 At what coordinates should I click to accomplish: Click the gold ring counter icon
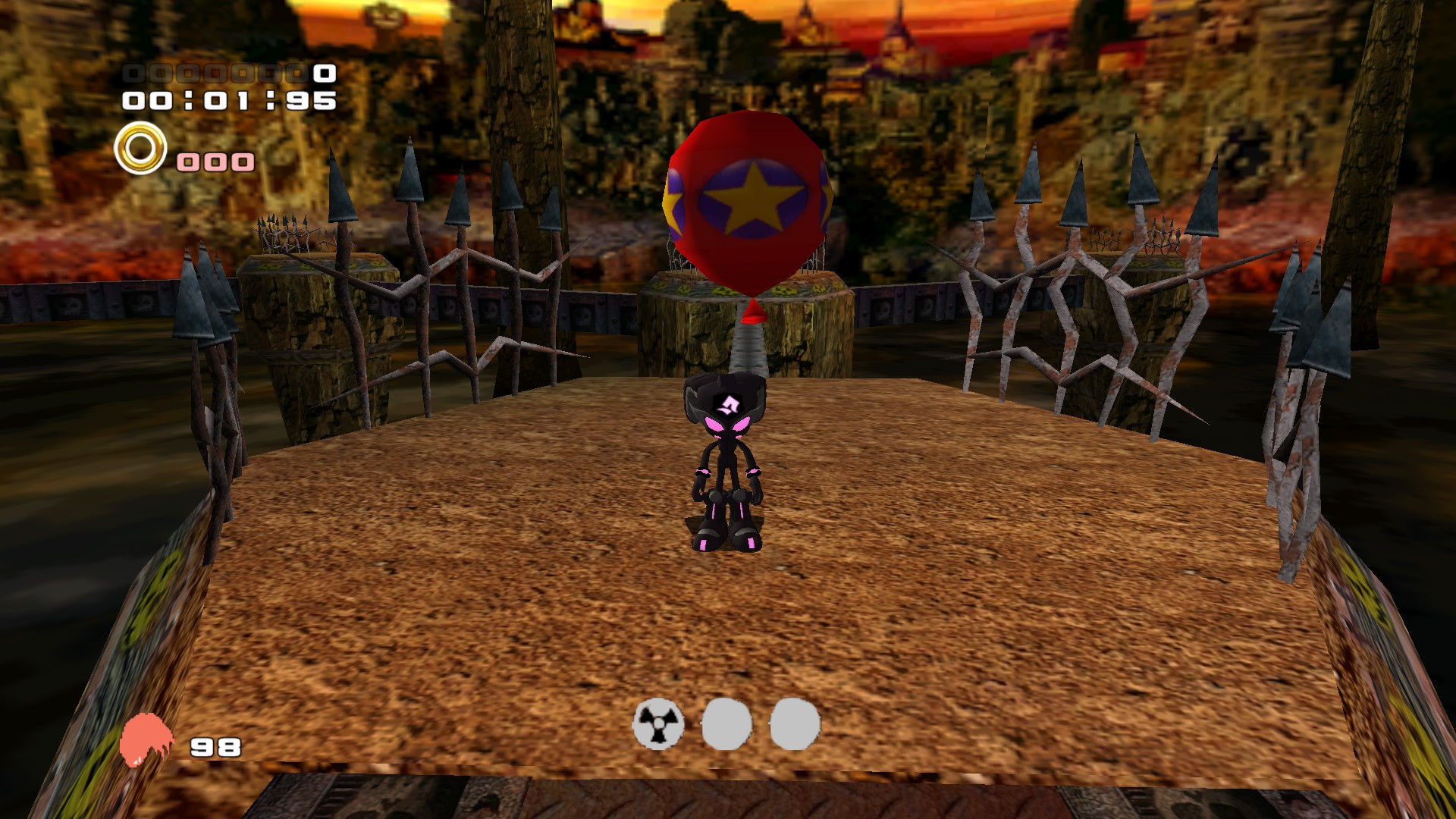coord(140,146)
